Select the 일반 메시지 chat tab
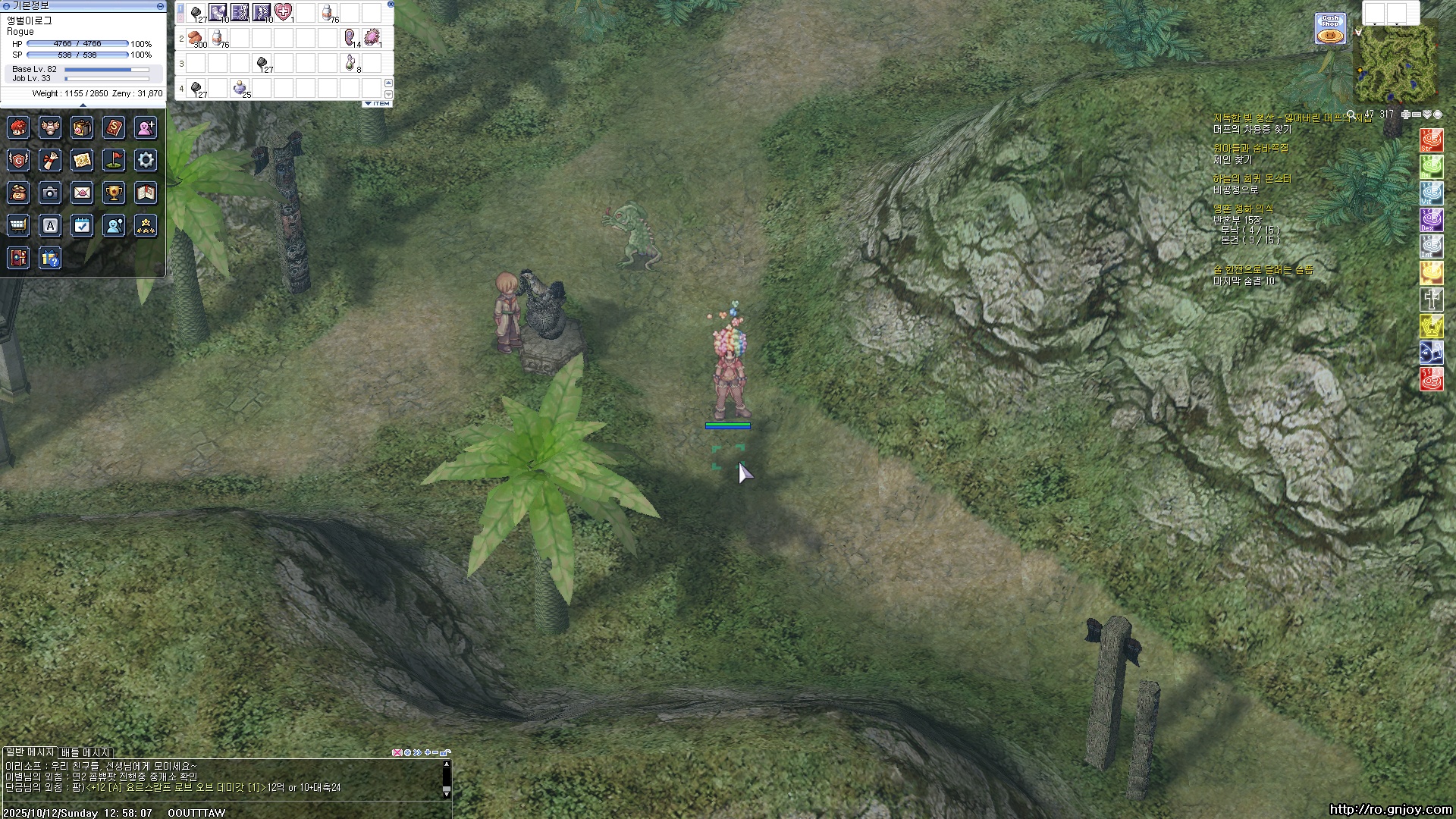This screenshot has width=1456, height=819. (x=30, y=752)
